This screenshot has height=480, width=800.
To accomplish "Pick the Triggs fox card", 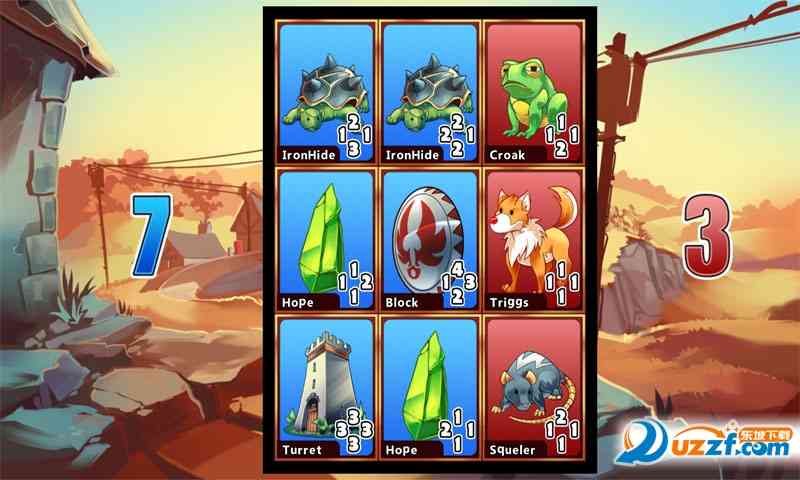I will pos(532,240).
